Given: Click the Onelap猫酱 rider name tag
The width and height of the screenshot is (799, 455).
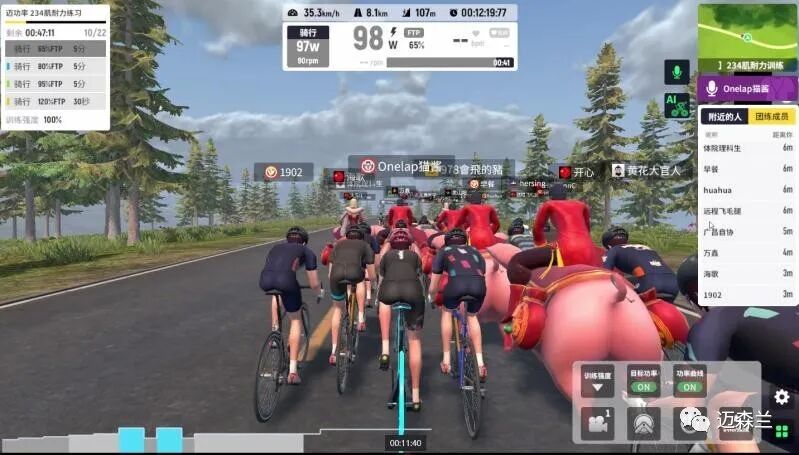Looking at the screenshot, I should (401, 166).
